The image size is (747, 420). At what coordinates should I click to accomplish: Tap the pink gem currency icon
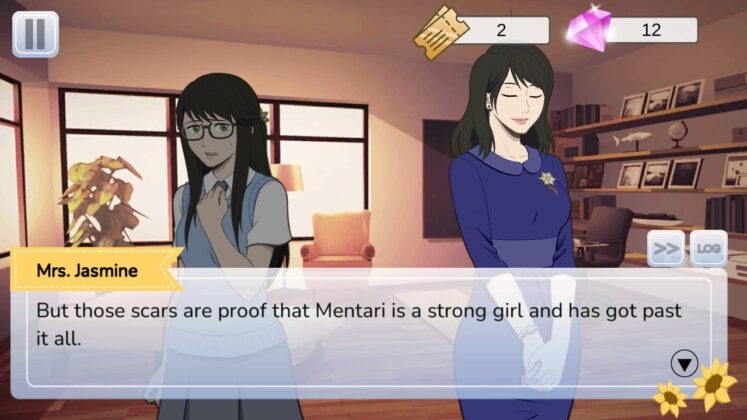coord(588,30)
